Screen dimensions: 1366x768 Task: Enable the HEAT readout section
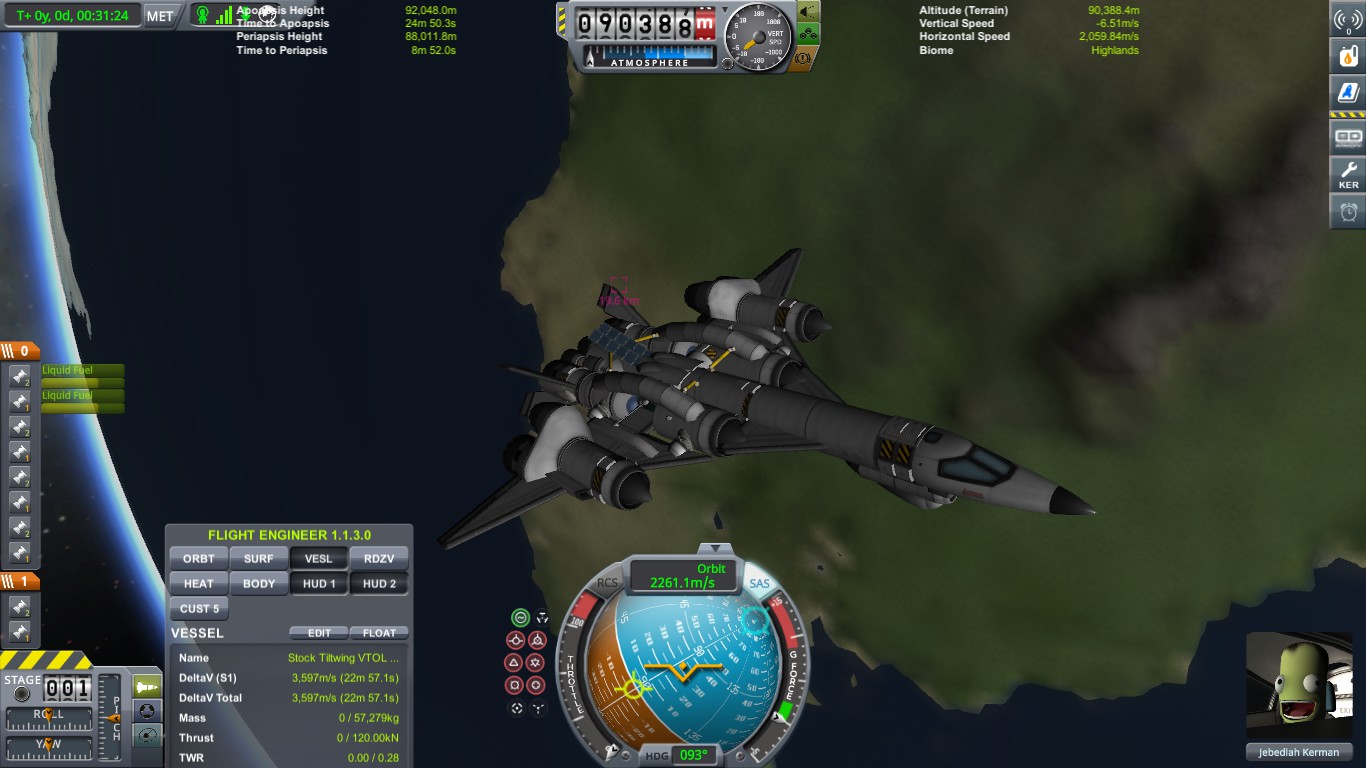[x=199, y=584]
